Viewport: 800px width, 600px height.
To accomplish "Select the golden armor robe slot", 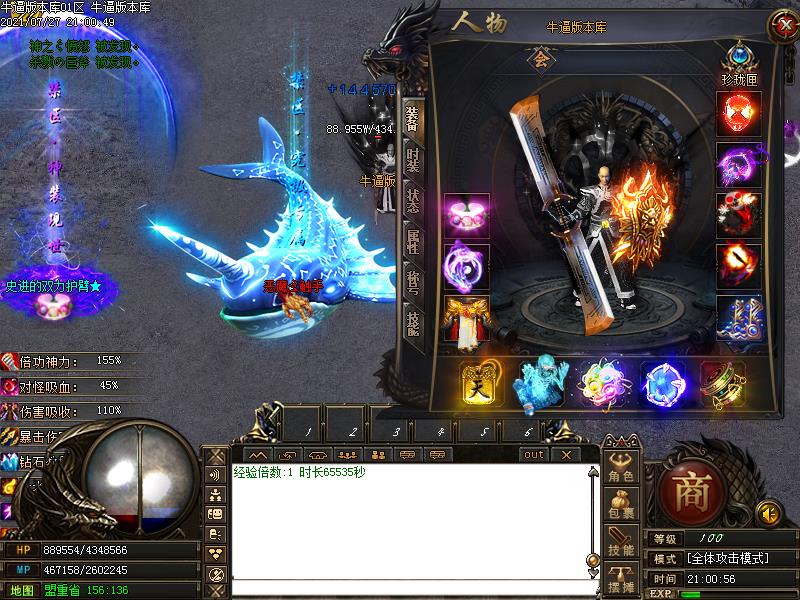I will pos(466,320).
